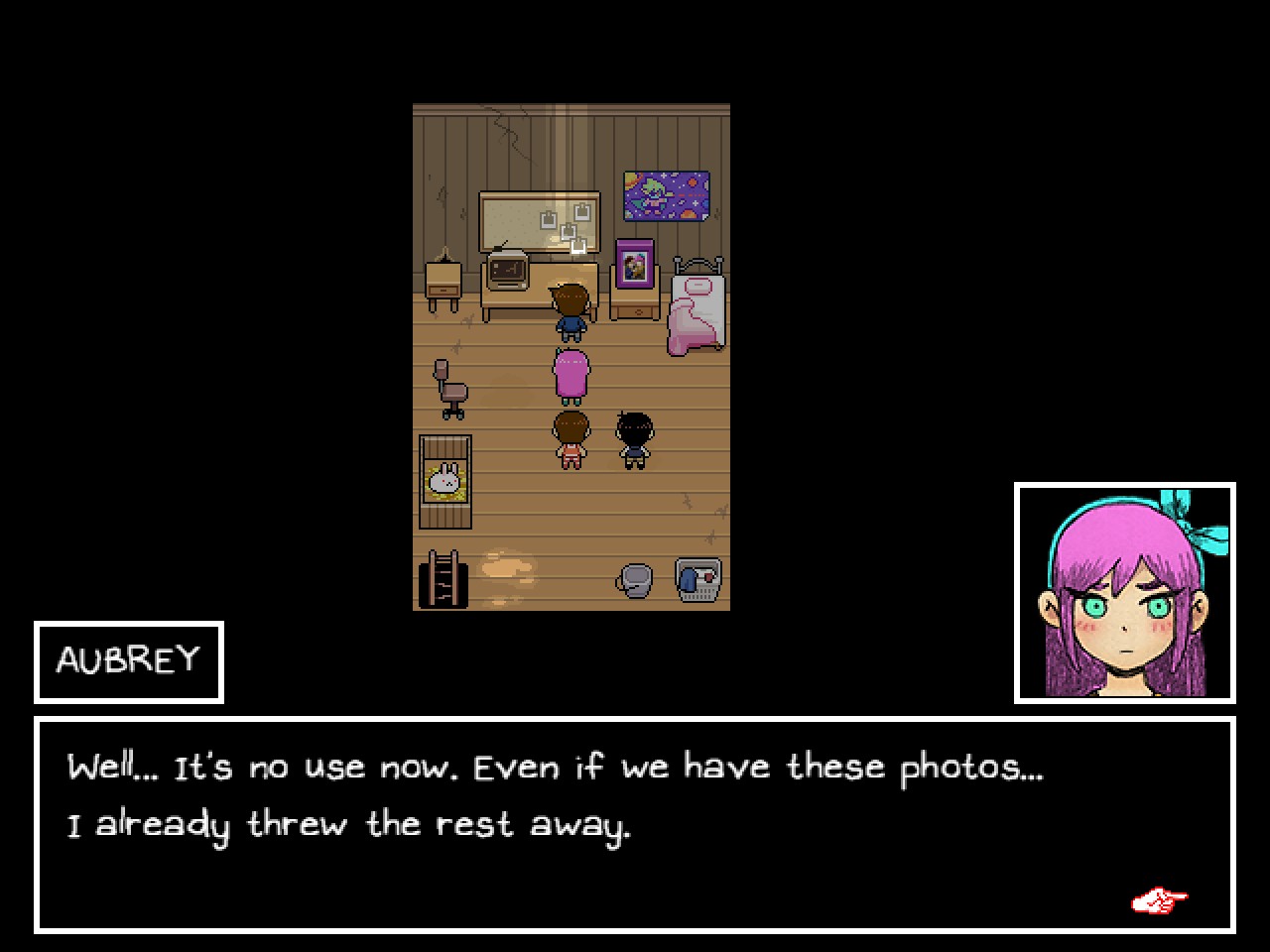
Task: Click the AUBREY name box
Action: [x=129, y=661]
